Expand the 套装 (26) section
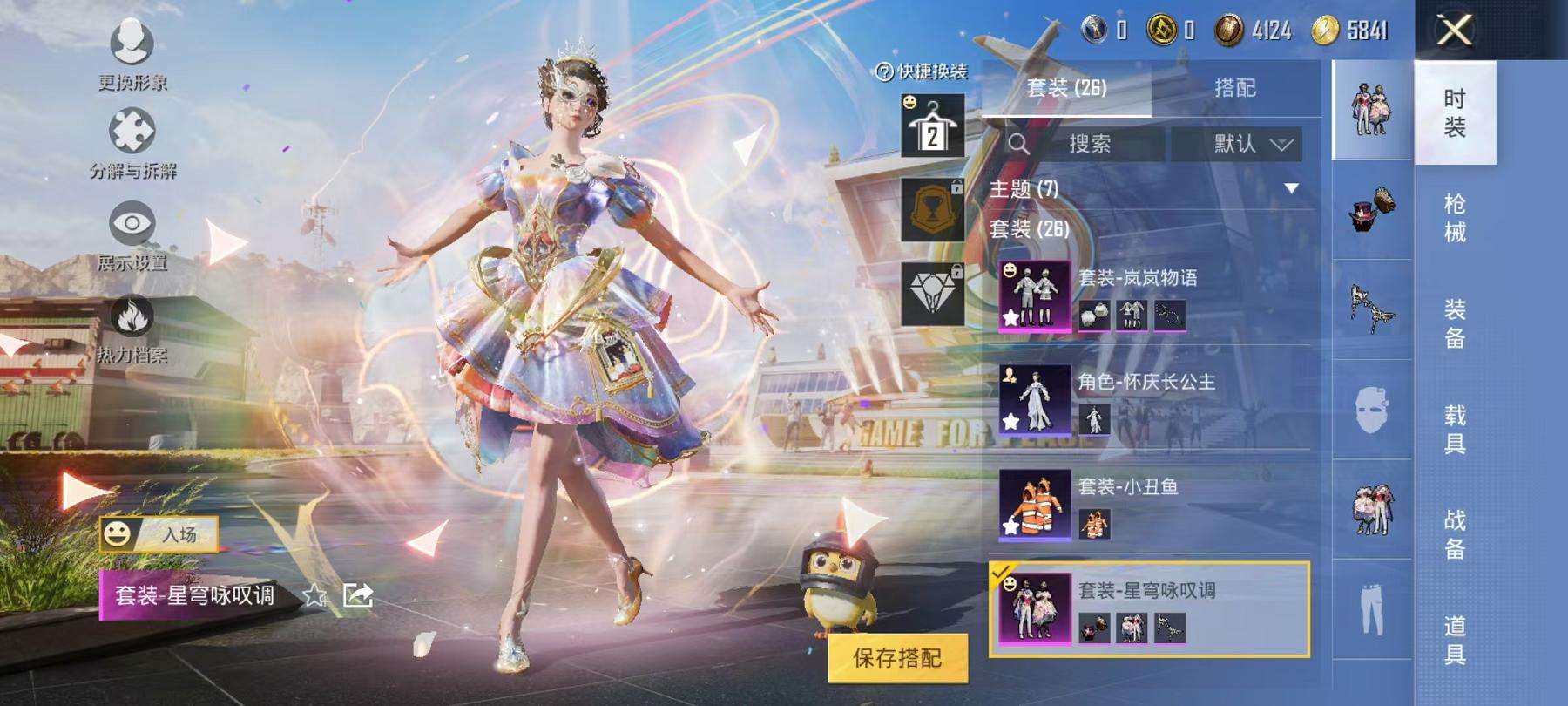The height and width of the screenshot is (706, 1568). tap(1028, 231)
